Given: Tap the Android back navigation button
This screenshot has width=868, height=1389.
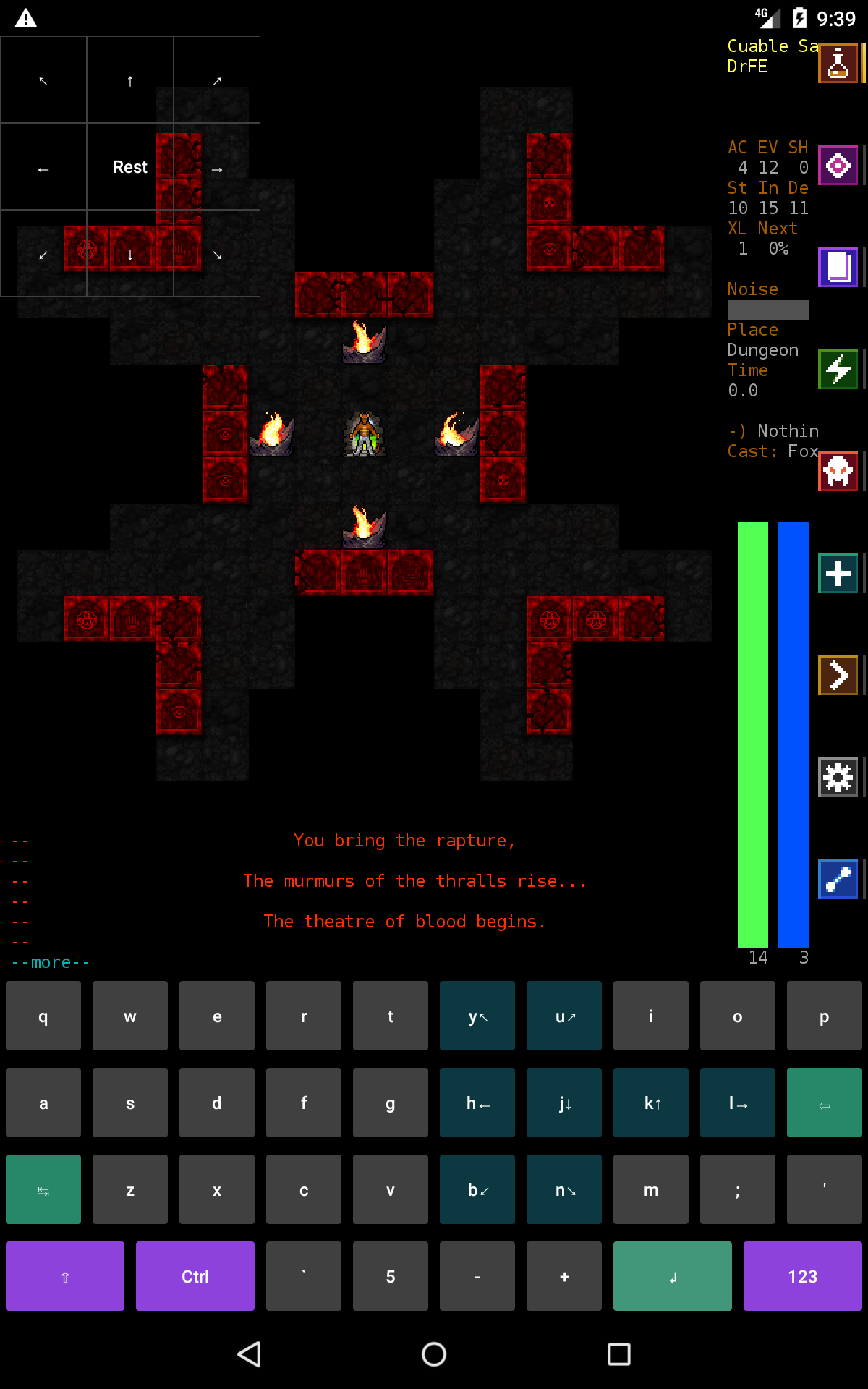Looking at the screenshot, I should point(250,1354).
